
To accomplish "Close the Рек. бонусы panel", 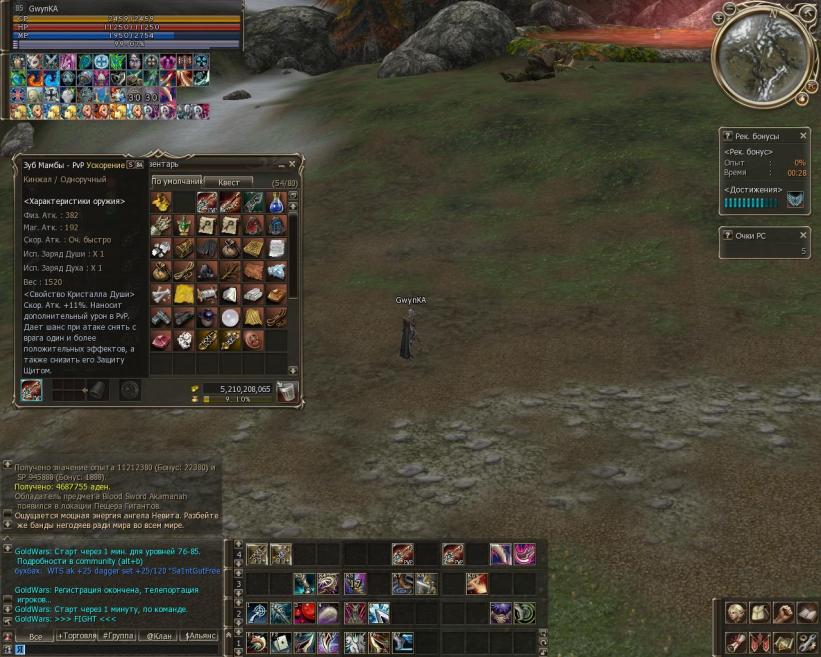I will pyautogui.click(x=803, y=136).
